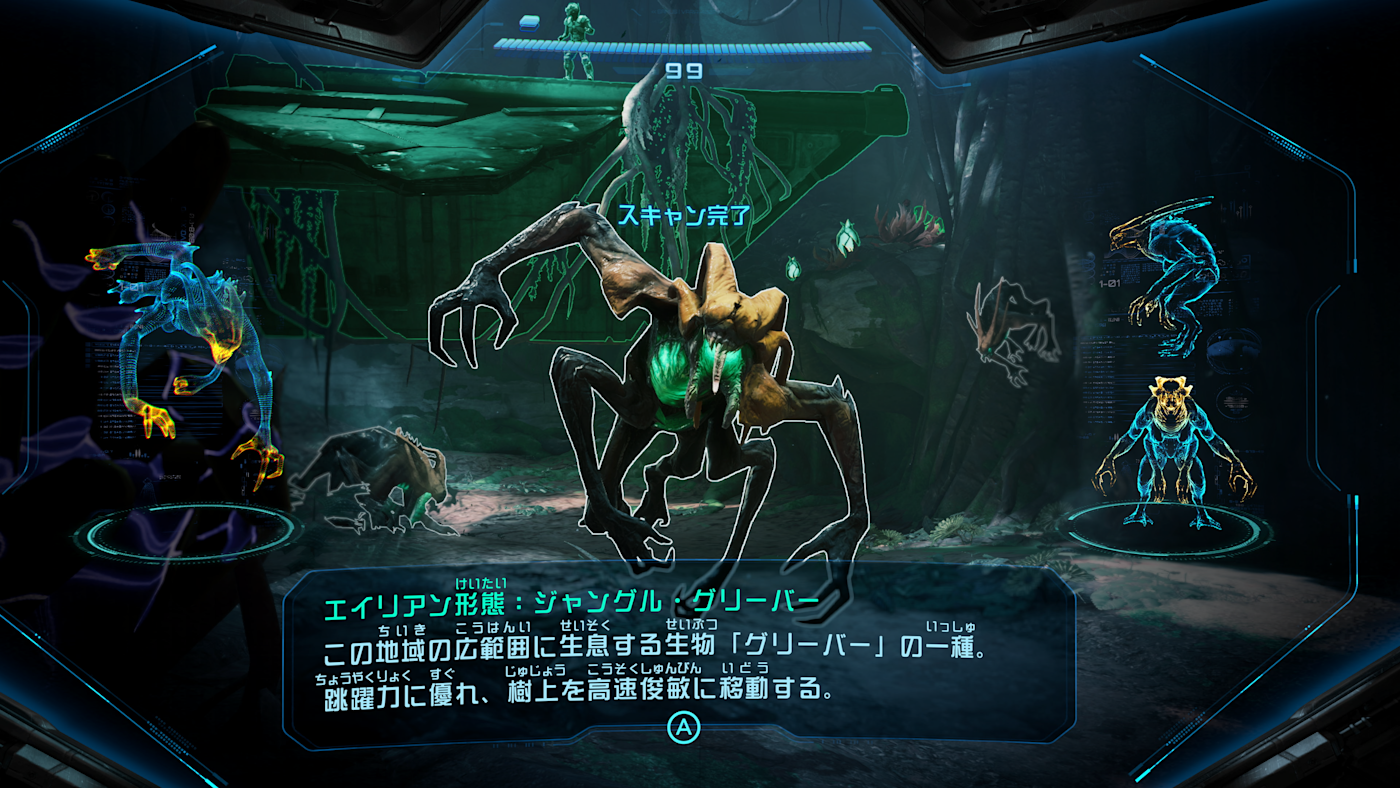Toggle the スキャン完了 scan complete indicator
This screenshot has height=788, width=1400.
point(682,213)
